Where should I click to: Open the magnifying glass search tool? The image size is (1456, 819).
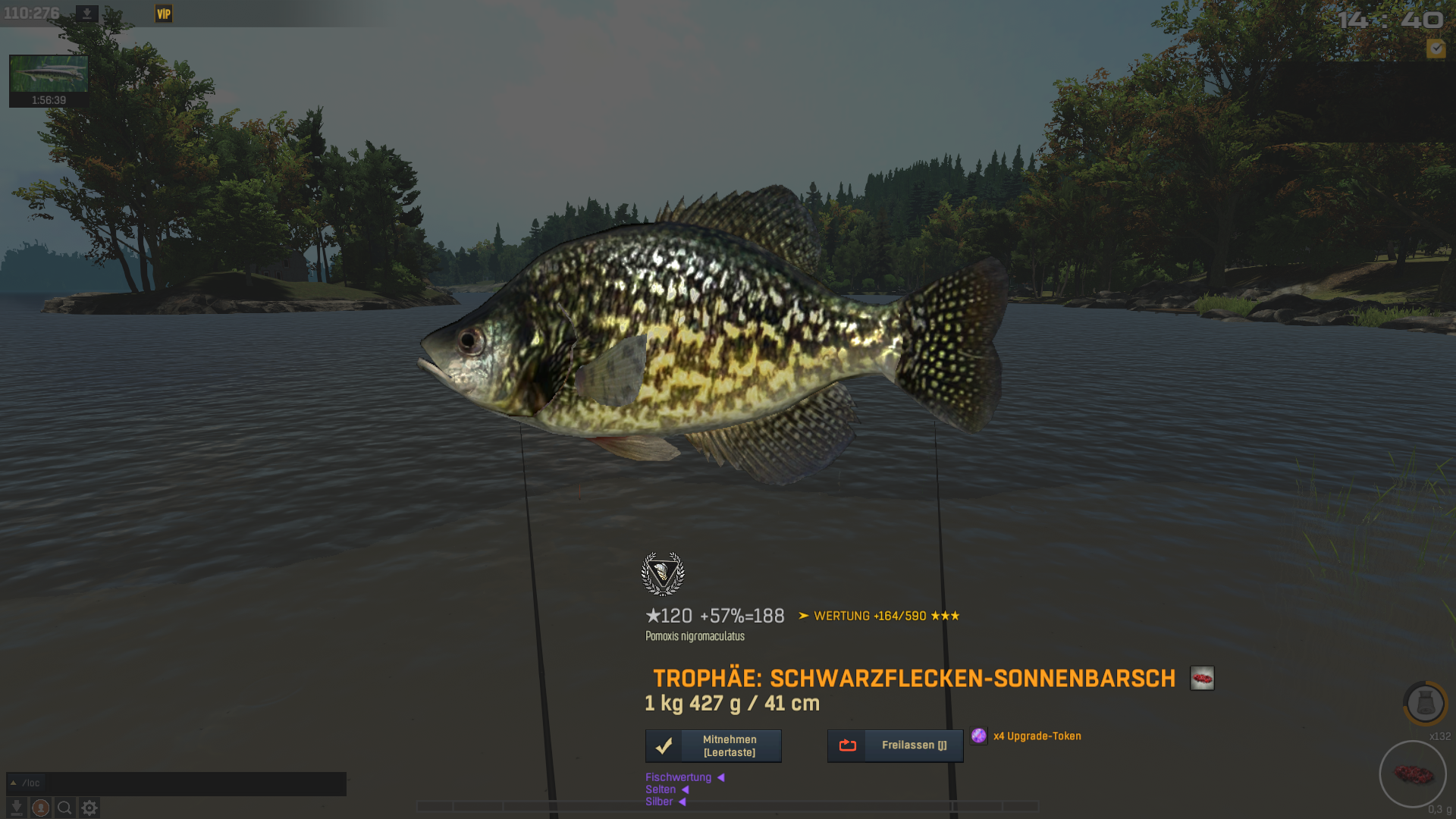click(65, 808)
